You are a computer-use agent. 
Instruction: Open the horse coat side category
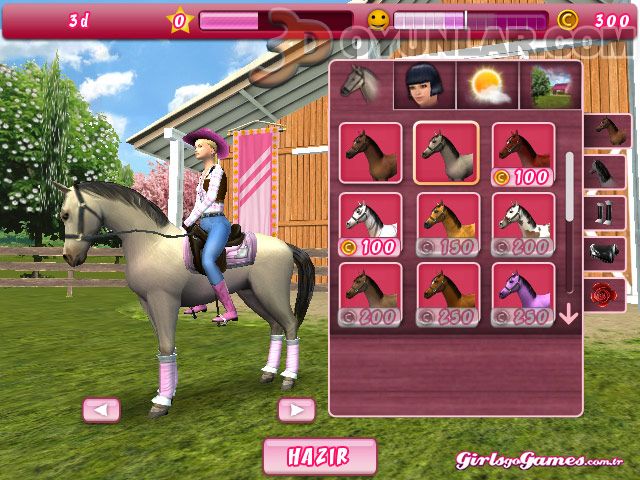coord(606,130)
